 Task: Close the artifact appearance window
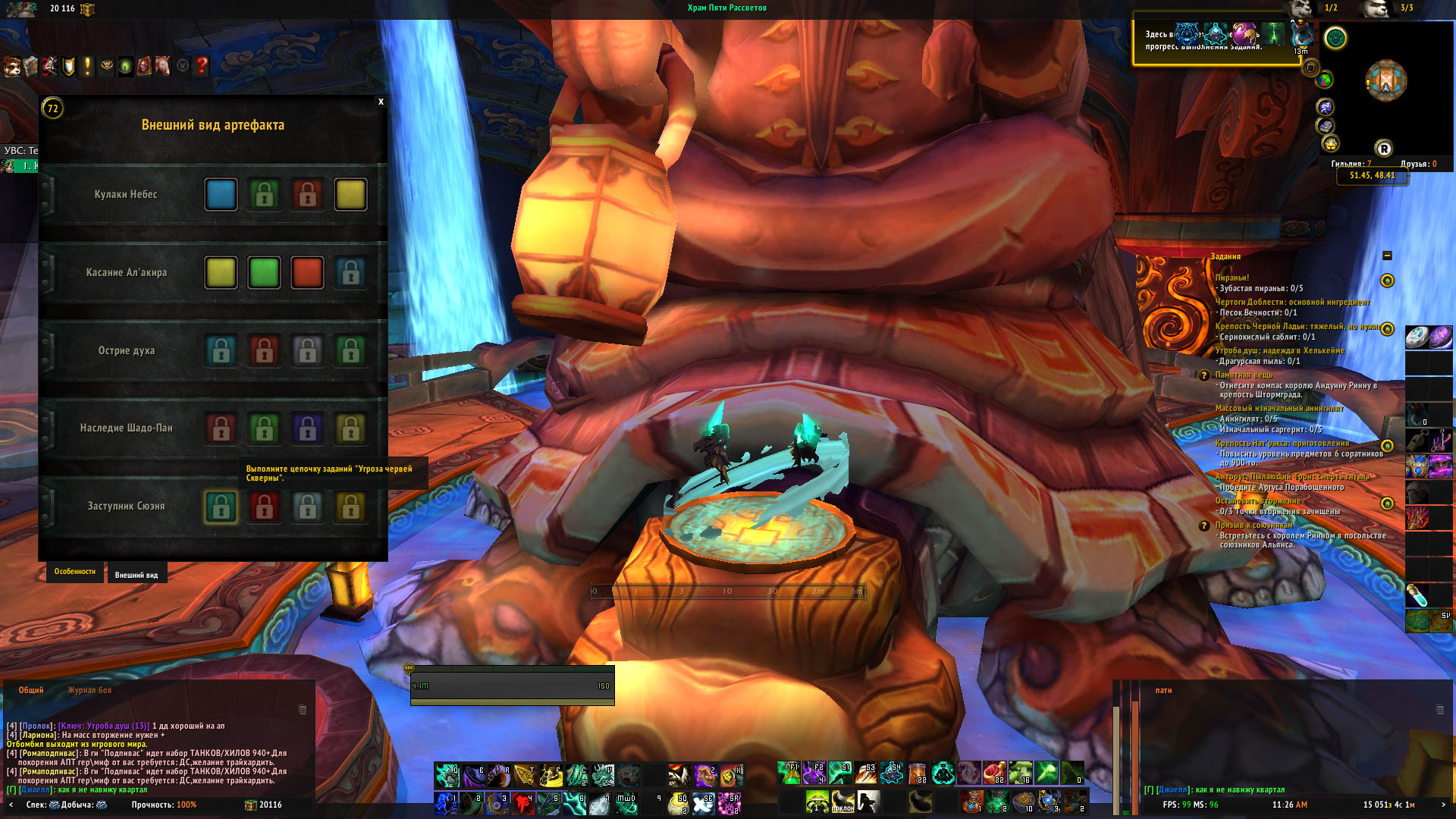381,102
